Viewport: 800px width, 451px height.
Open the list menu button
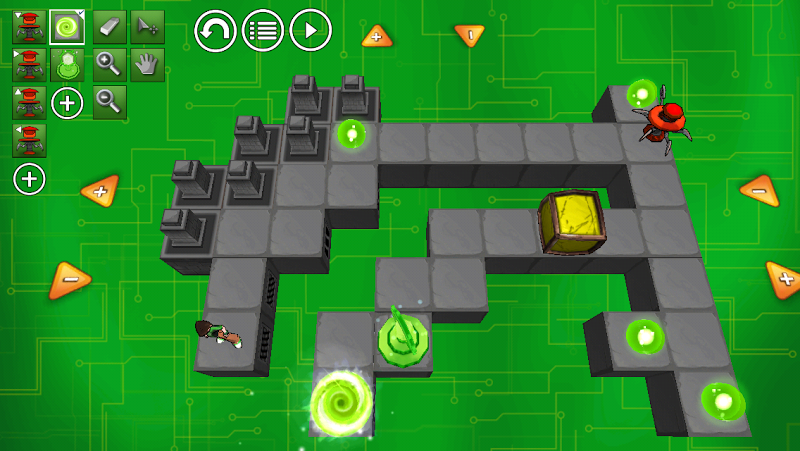point(263,30)
